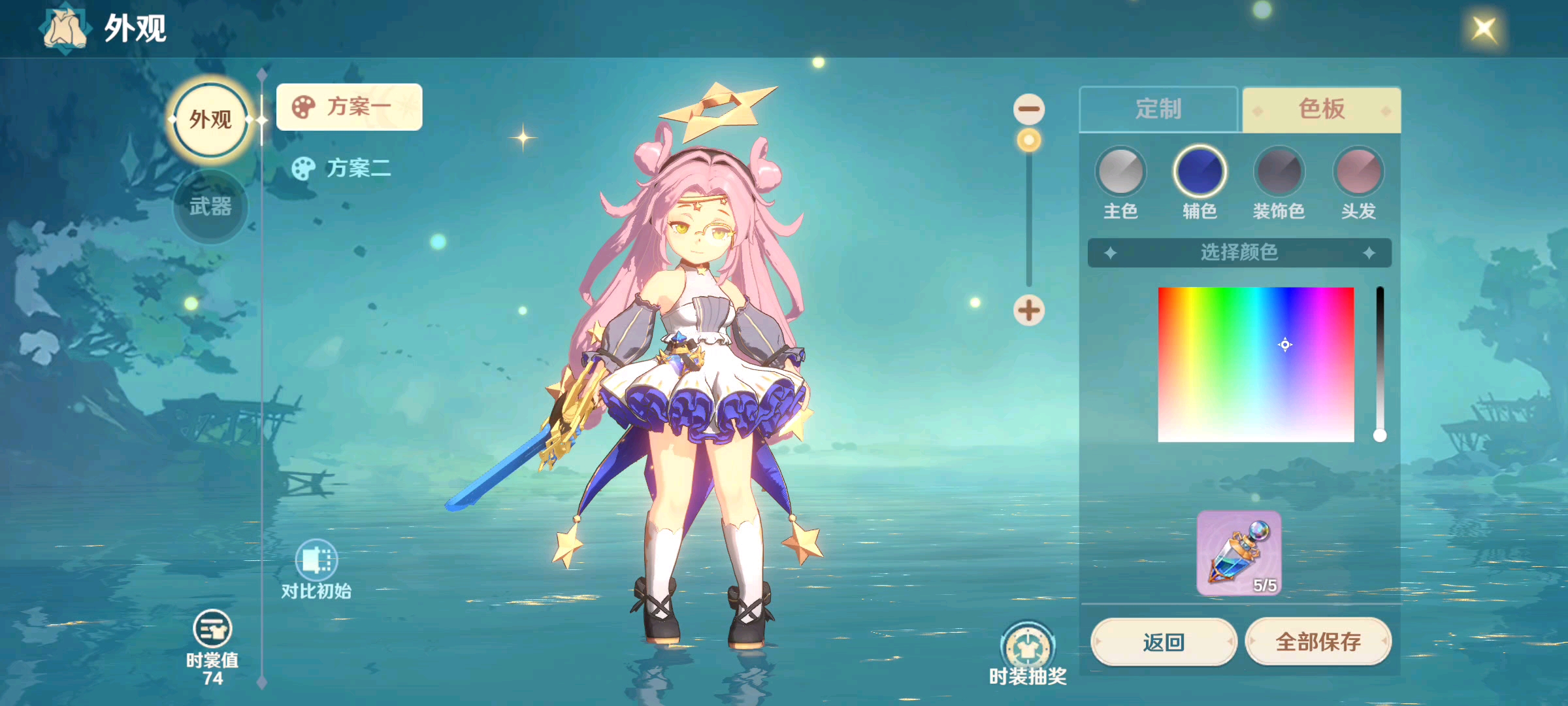Select the 装饰色 decoration color swatch
Screen dimensions: 1568x706
coord(1279,172)
